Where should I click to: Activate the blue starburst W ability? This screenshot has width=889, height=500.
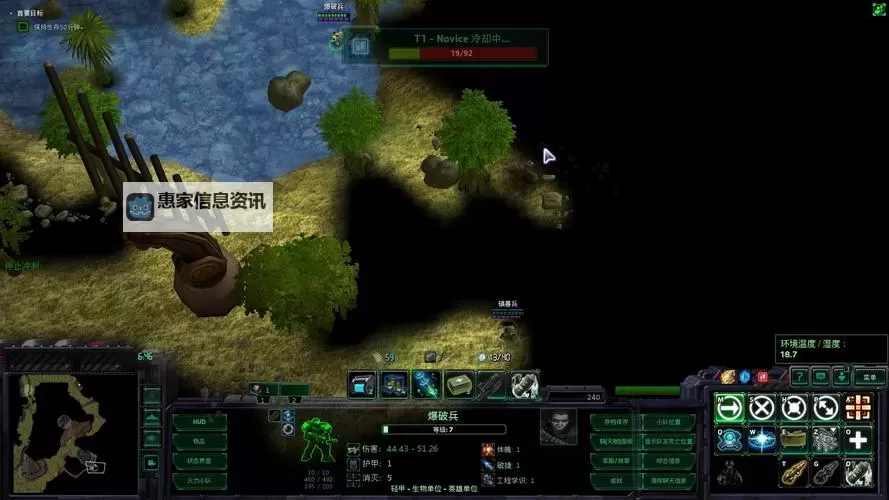pos(762,440)
